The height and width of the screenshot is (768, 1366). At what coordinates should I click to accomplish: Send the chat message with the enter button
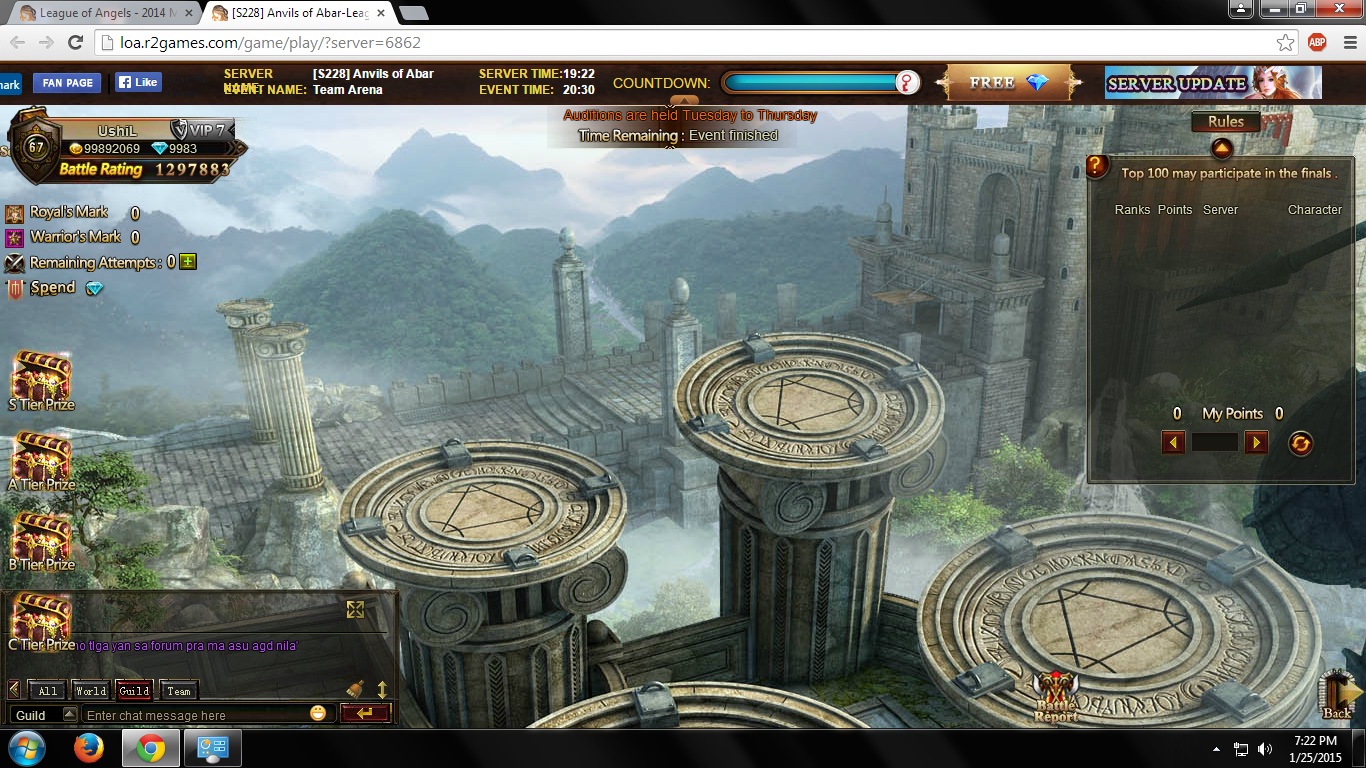[364, 713]
